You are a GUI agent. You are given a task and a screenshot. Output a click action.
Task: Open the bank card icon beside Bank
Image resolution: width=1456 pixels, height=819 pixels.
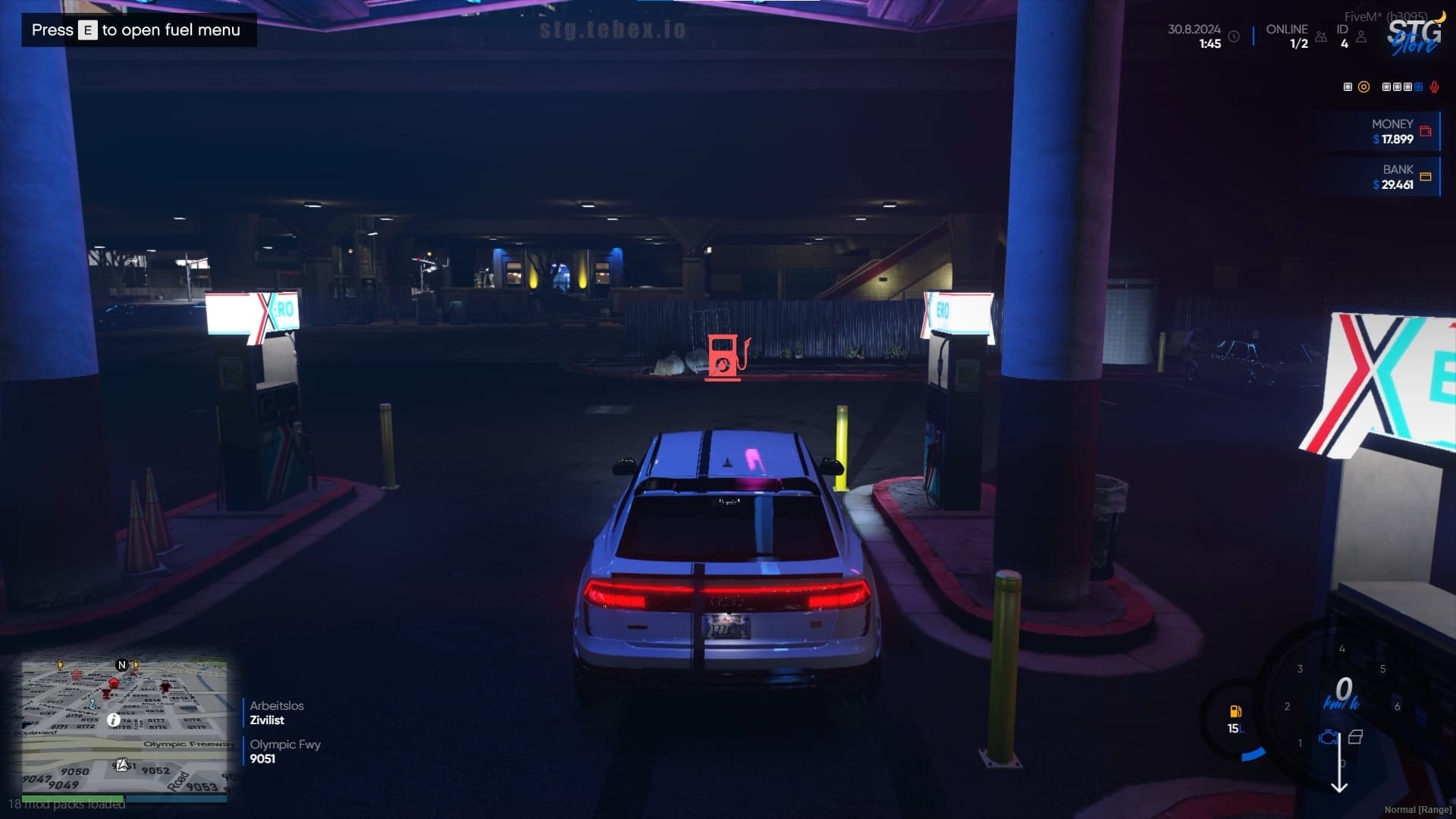(x=1426, y=177)
